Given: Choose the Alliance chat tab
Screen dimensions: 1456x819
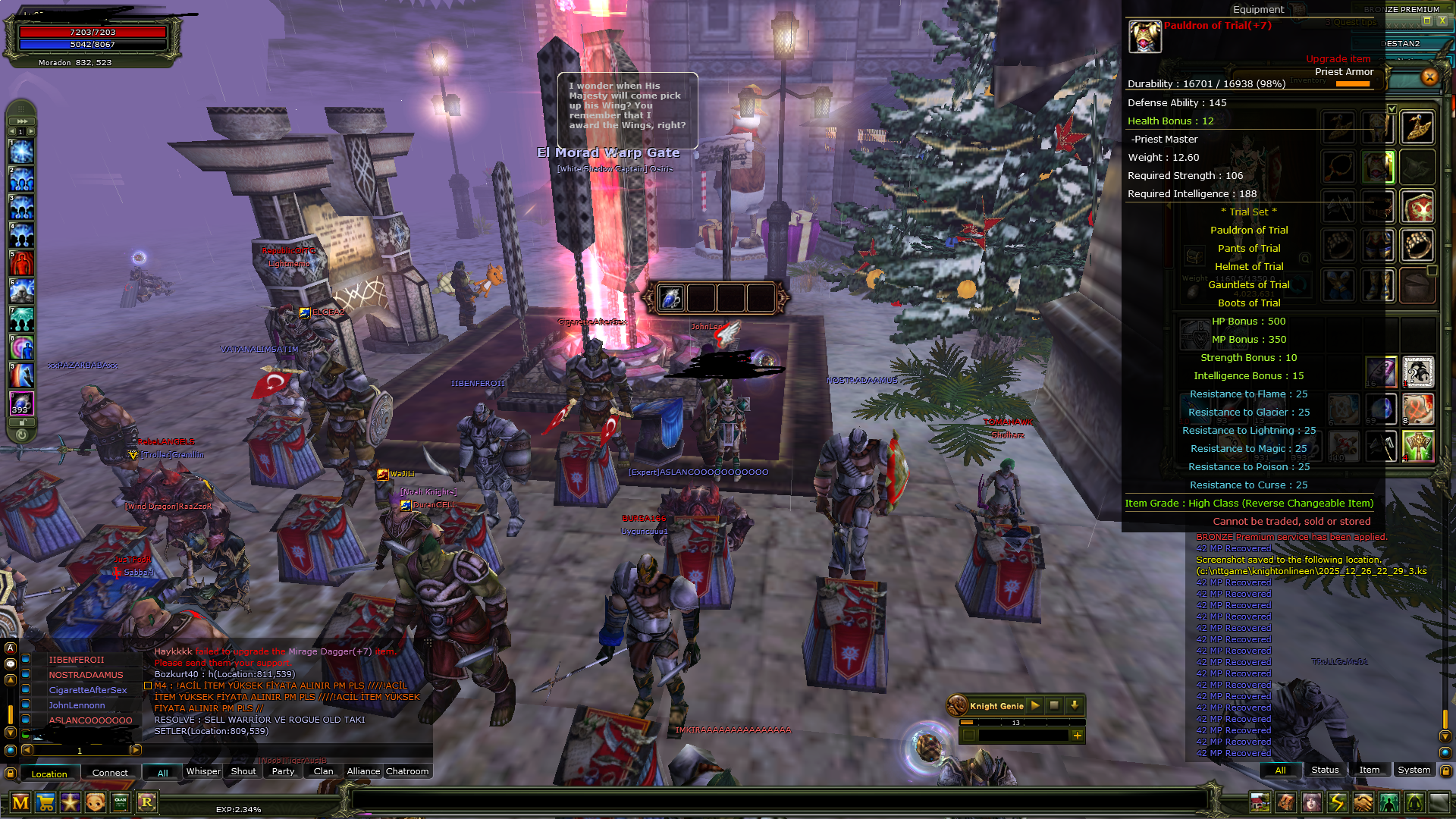Looking at the screenshot, I should point(363,771).
